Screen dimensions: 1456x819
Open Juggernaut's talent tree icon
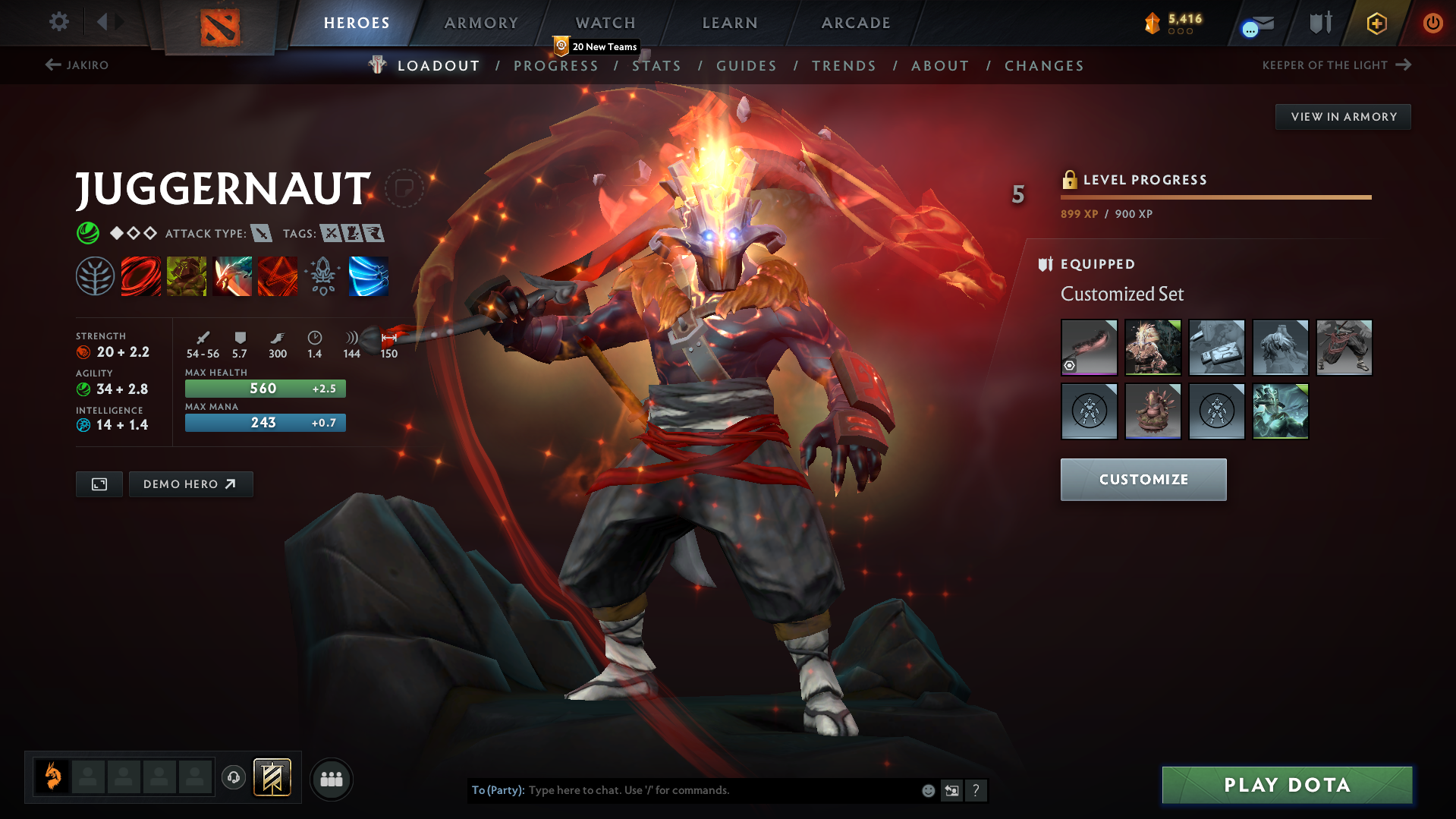pyautogui.click(x=95, y=276)
